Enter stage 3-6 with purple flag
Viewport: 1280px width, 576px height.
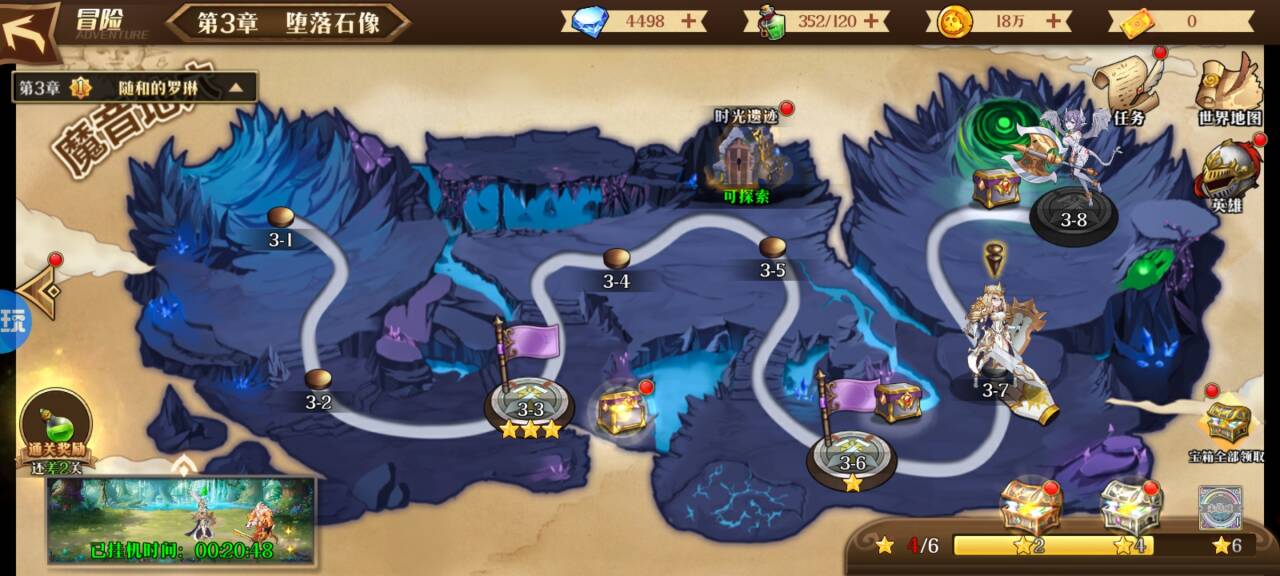(851, 460)
